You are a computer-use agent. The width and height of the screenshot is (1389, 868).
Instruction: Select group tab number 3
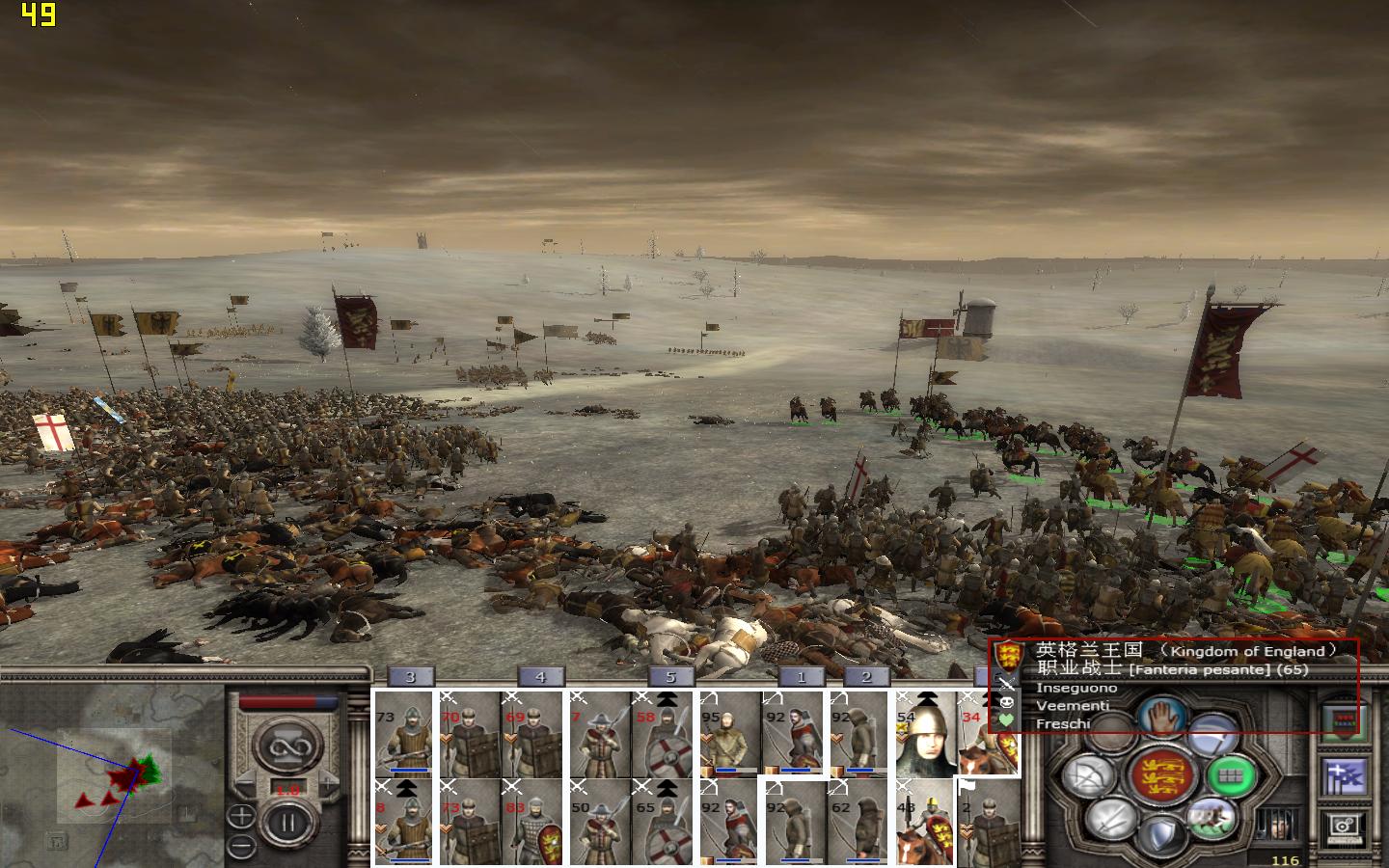click(409, 677)
